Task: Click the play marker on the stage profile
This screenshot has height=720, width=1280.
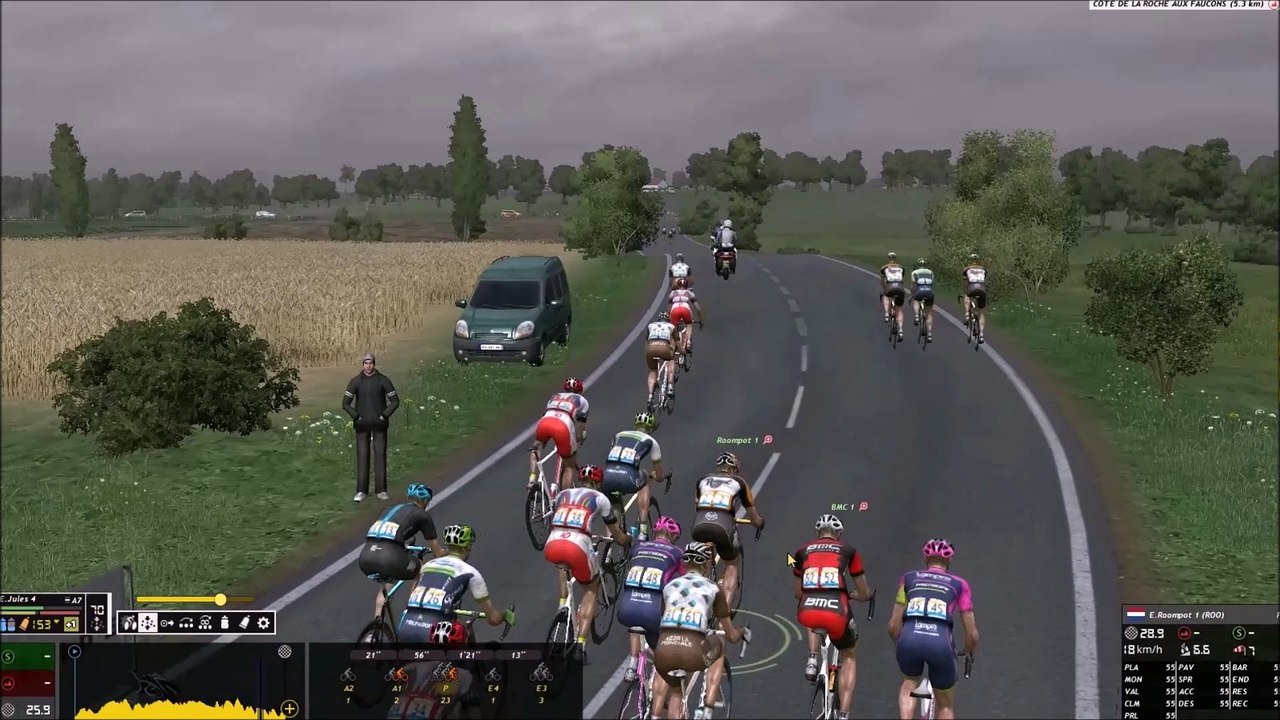Action: coord(74,652)
